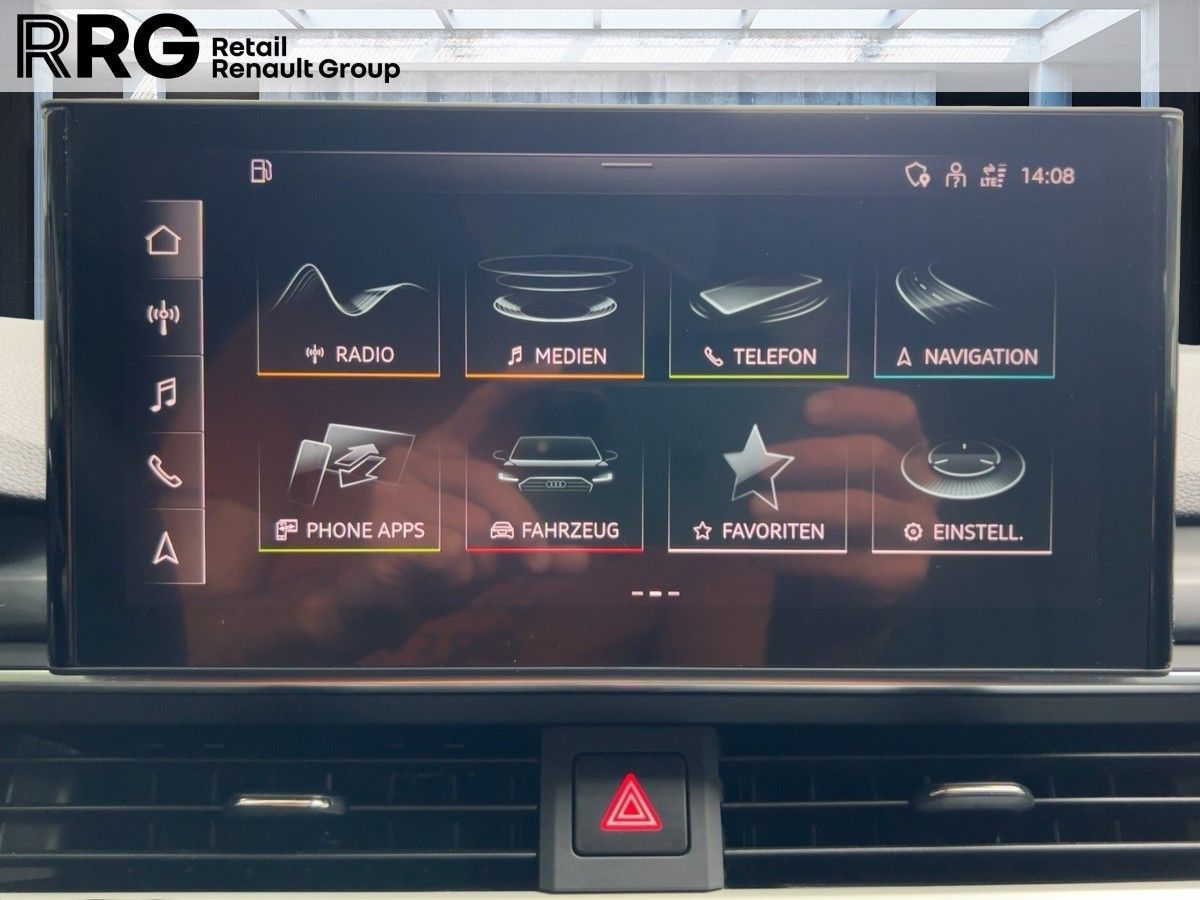The height and width of the screenshot is (900, 1200).
Task: Open the user profile status icon
Action: (956, 176)
